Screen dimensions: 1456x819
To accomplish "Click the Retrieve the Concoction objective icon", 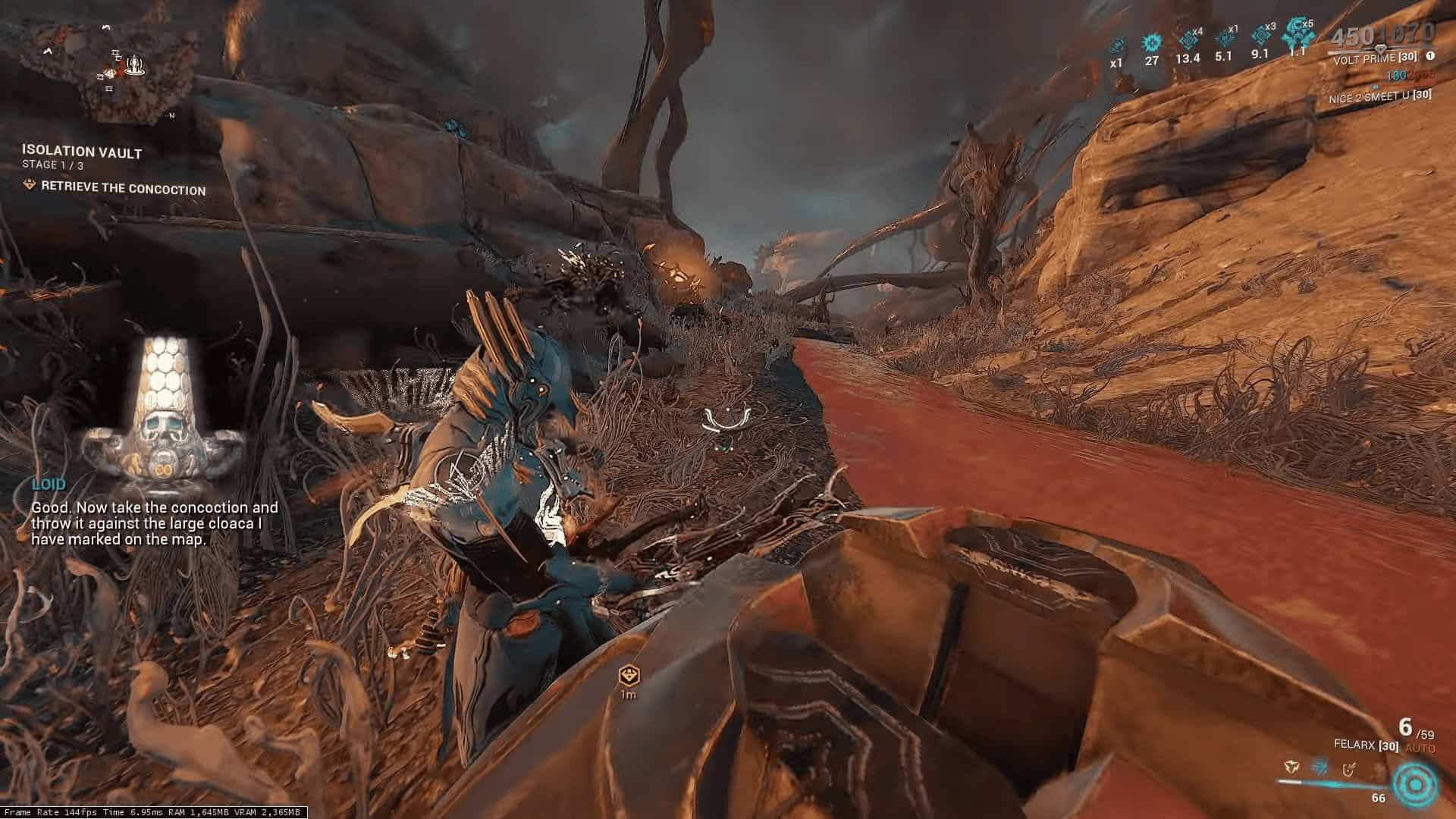I will 30,185.
